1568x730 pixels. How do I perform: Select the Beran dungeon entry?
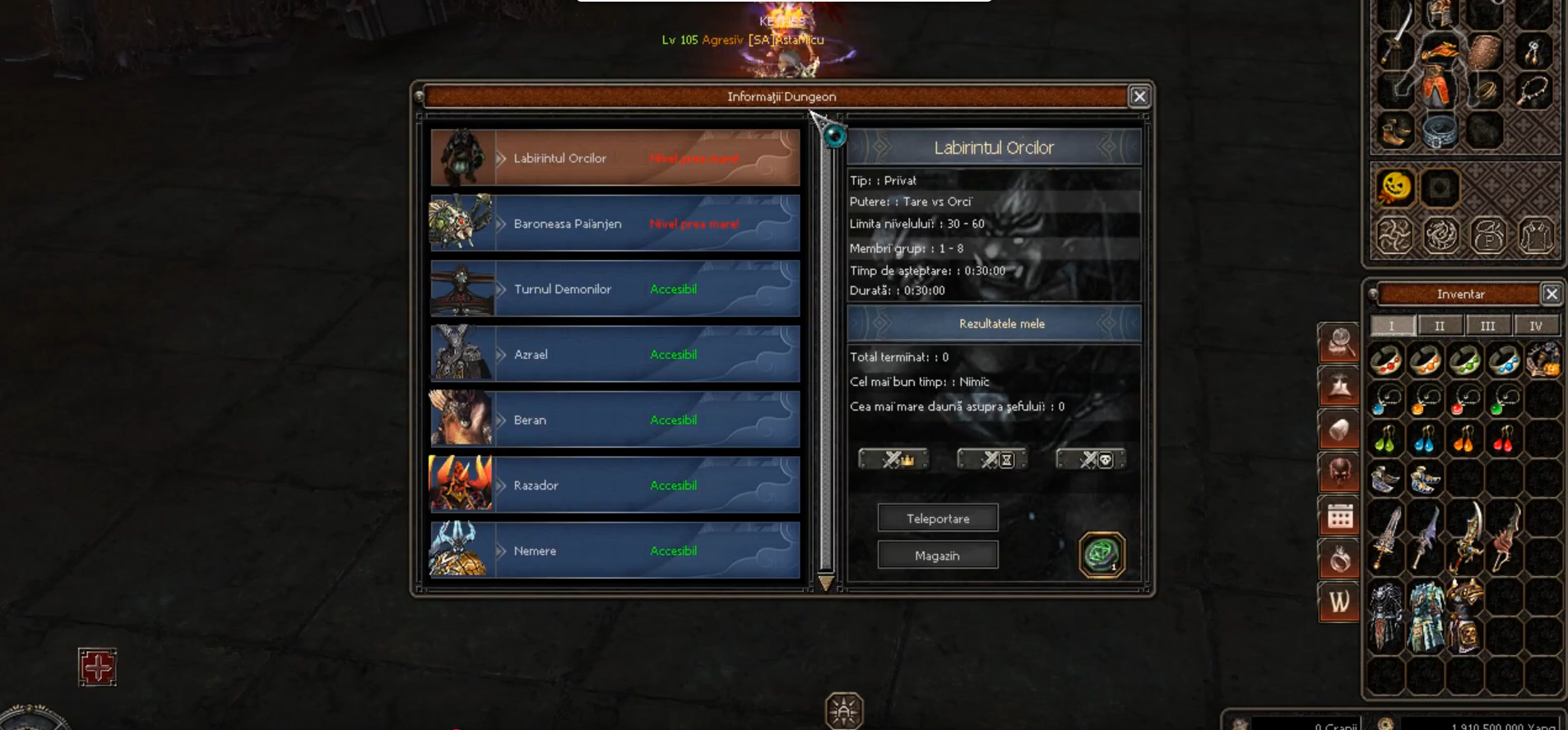(x=615, y=420)
